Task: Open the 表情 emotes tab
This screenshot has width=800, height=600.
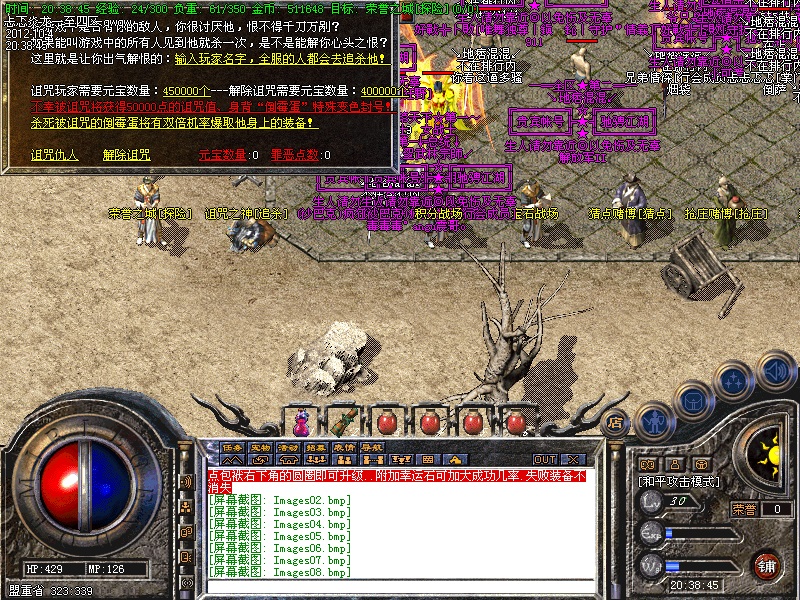Action: (x=345, y=447)
